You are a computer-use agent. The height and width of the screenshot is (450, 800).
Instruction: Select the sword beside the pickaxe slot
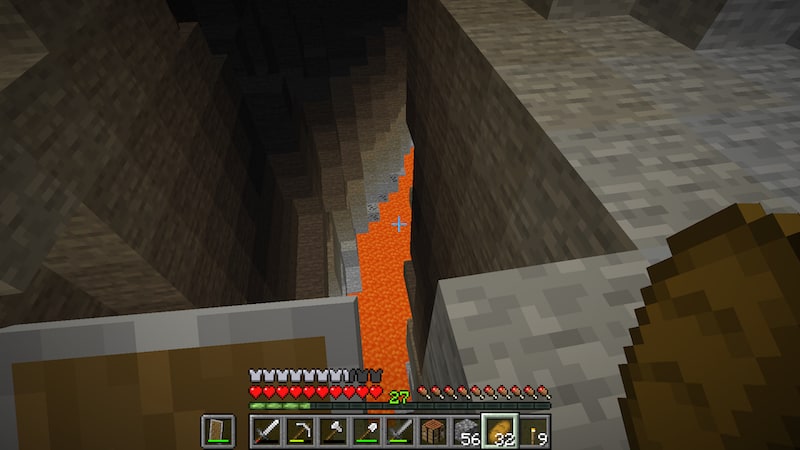tap(265, 431)
